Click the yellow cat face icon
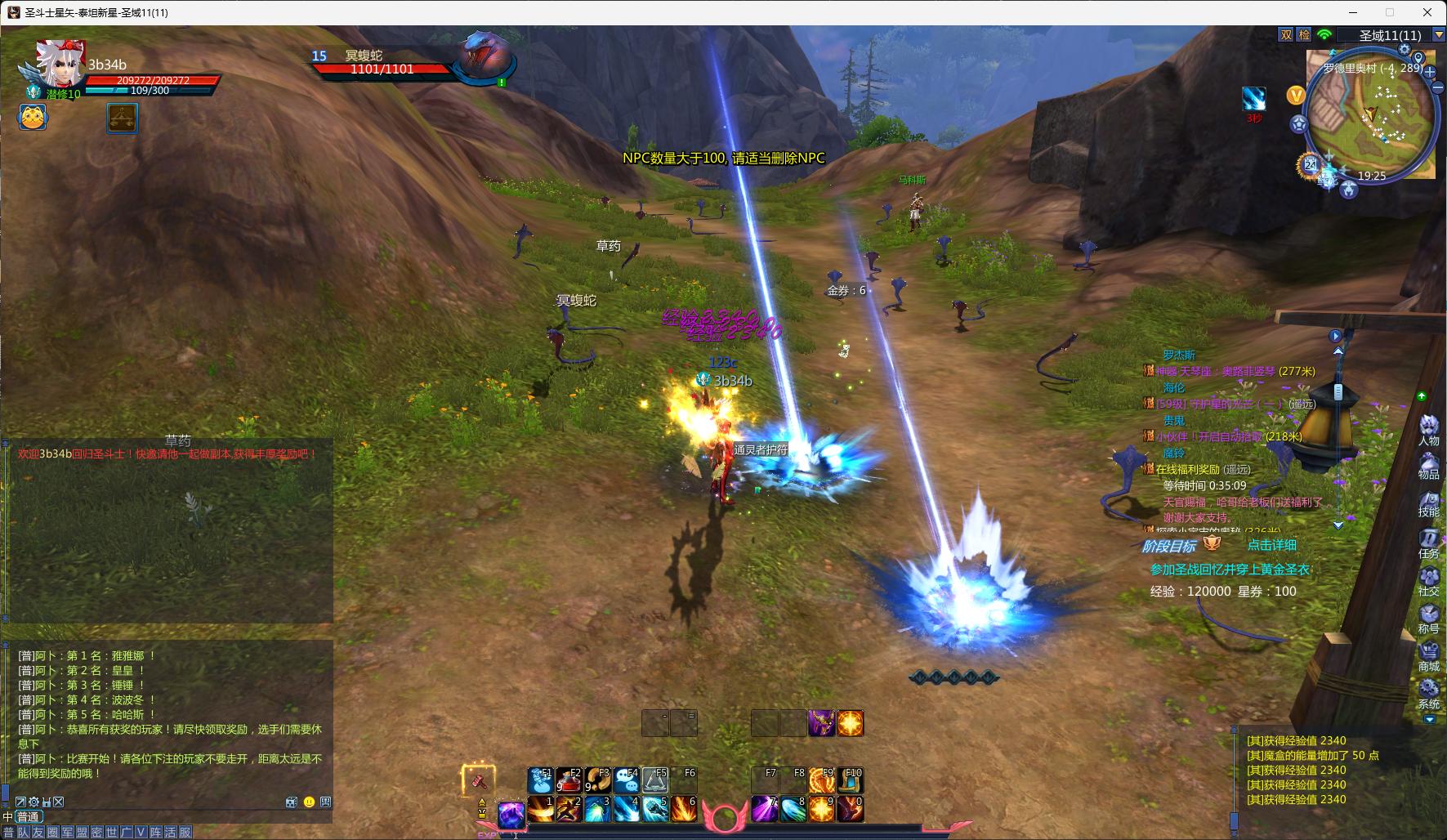This screenshot has width=1447, height=840. (33, 118)
